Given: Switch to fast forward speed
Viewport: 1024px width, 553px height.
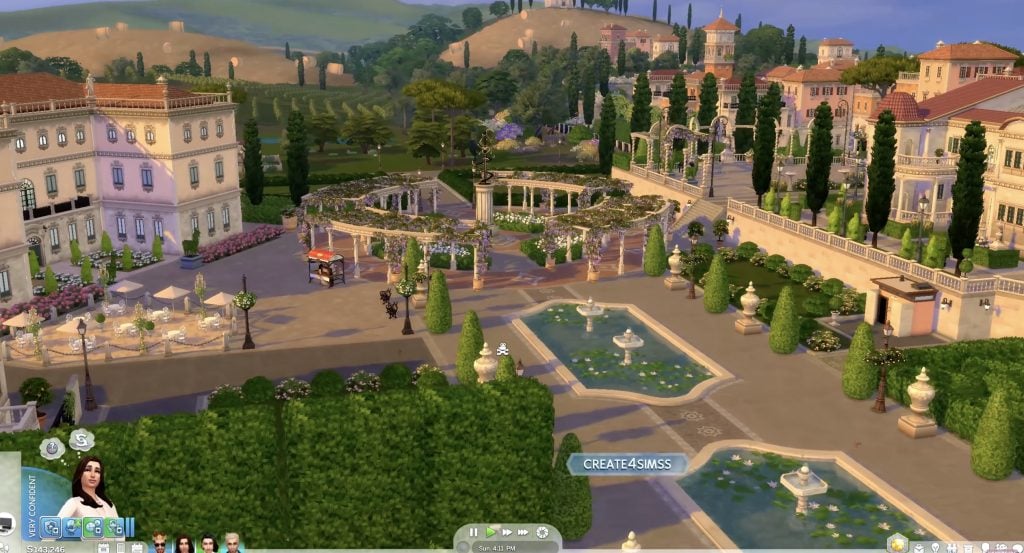Looking at the screenshot, I should pos(507,532).
